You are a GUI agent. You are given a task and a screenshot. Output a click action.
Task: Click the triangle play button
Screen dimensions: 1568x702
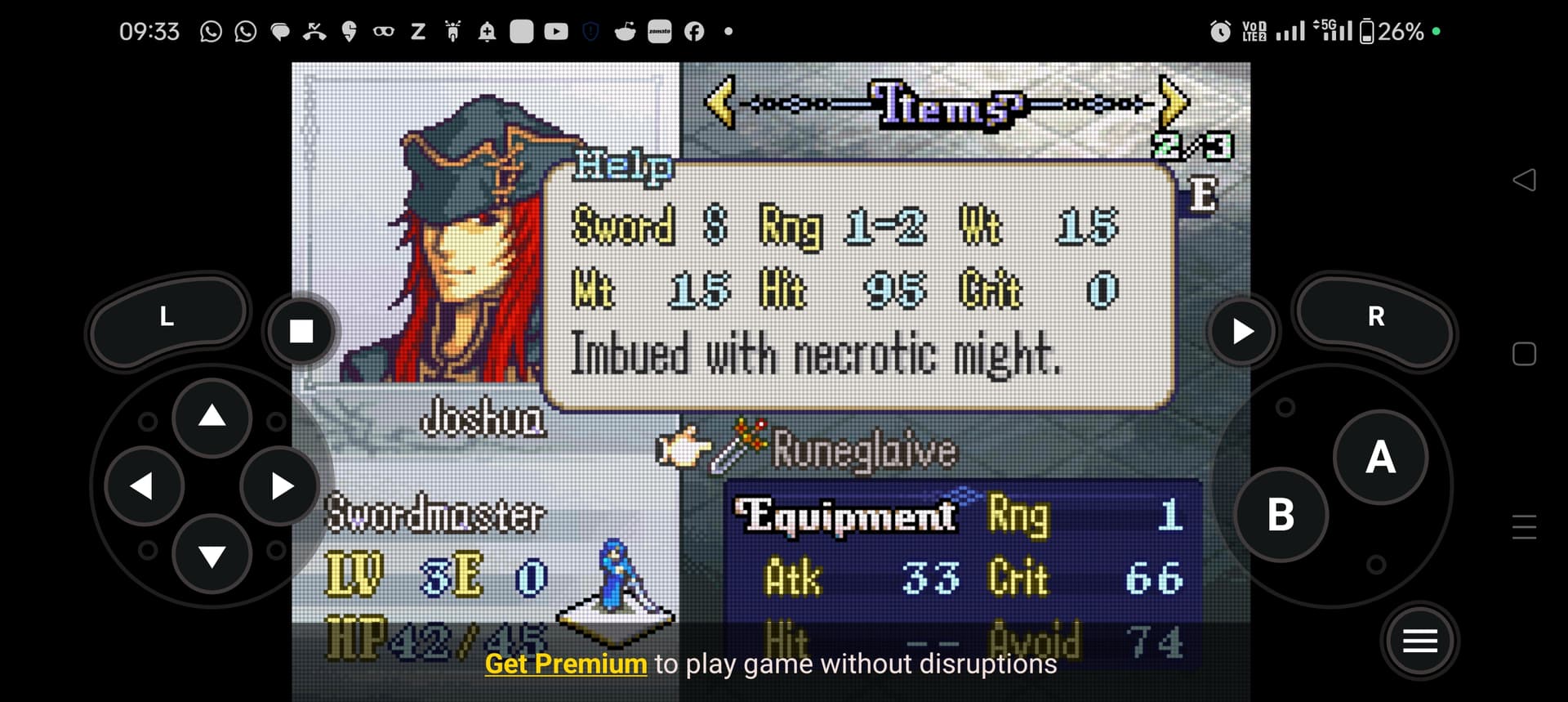1242,331
